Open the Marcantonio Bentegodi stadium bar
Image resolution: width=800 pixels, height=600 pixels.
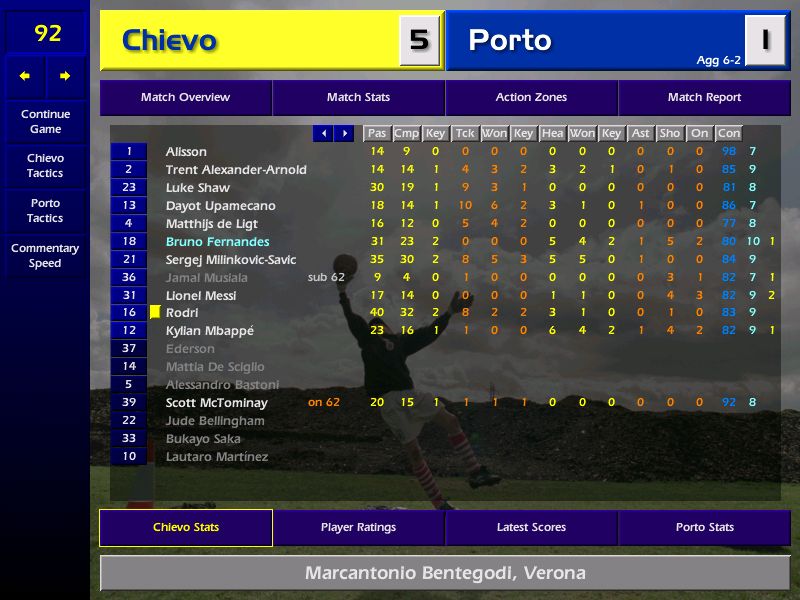pos(445,574)
